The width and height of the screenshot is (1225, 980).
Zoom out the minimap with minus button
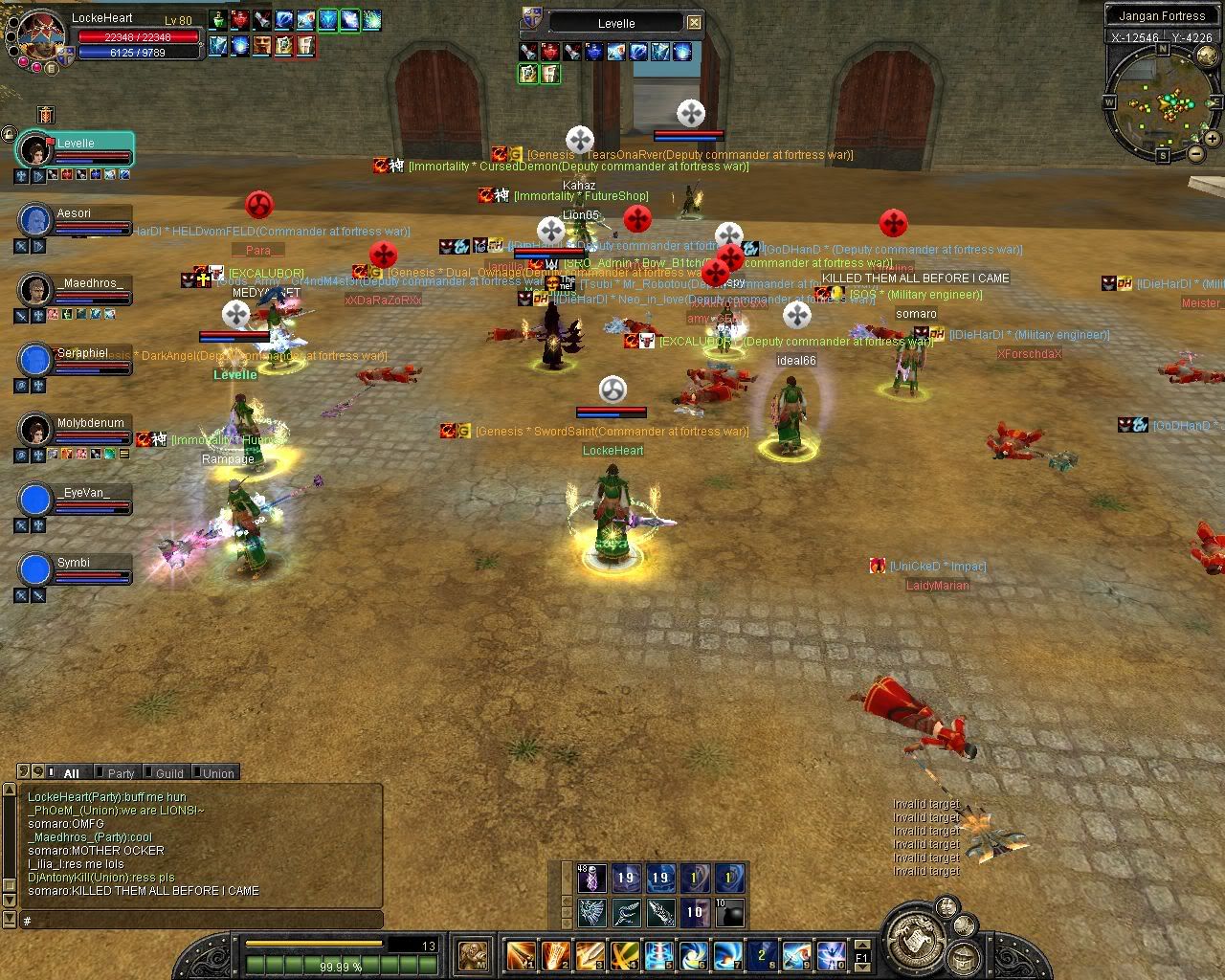click(1196, 152)
